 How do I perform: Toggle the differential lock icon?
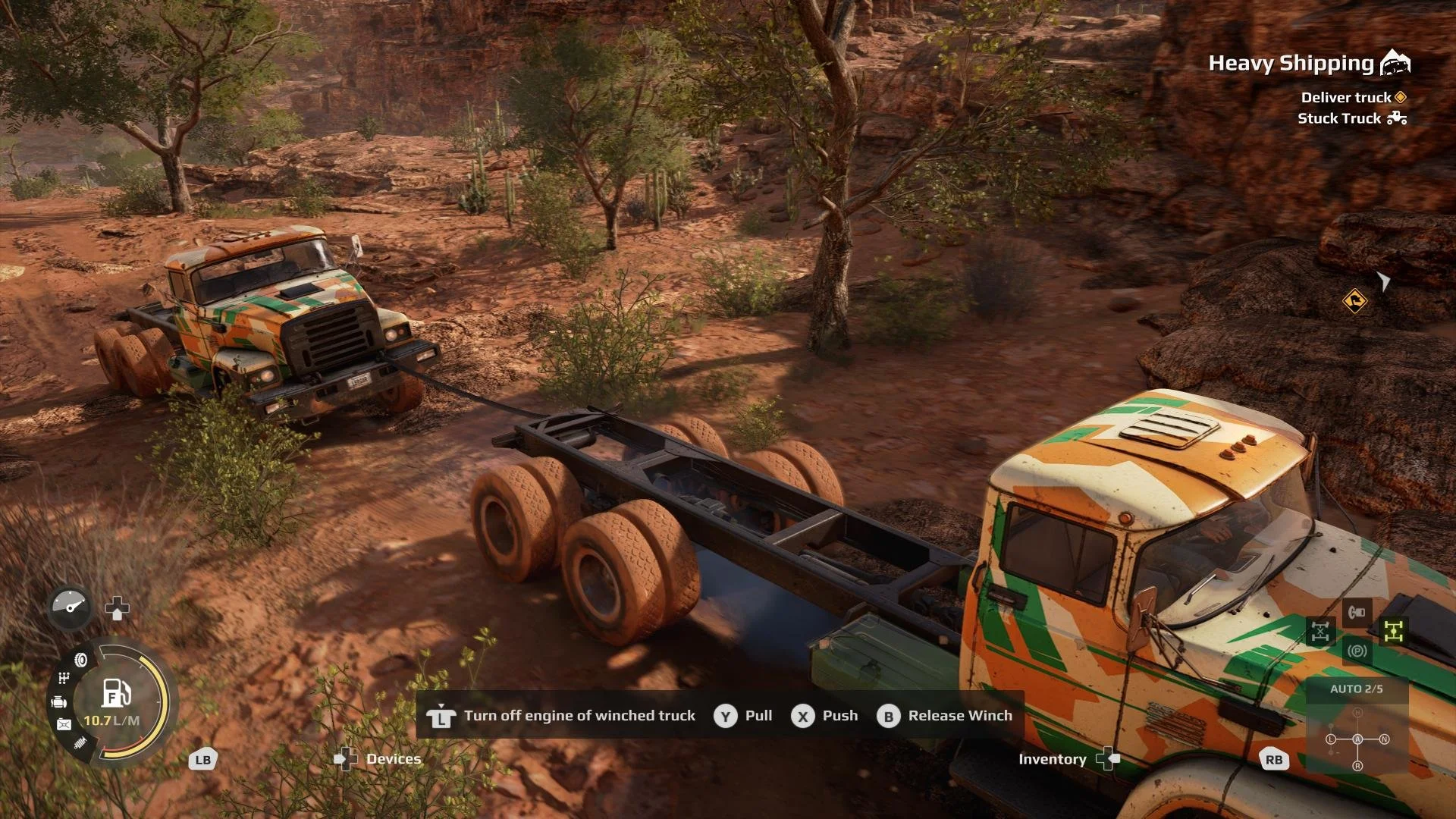[1320, 631]
